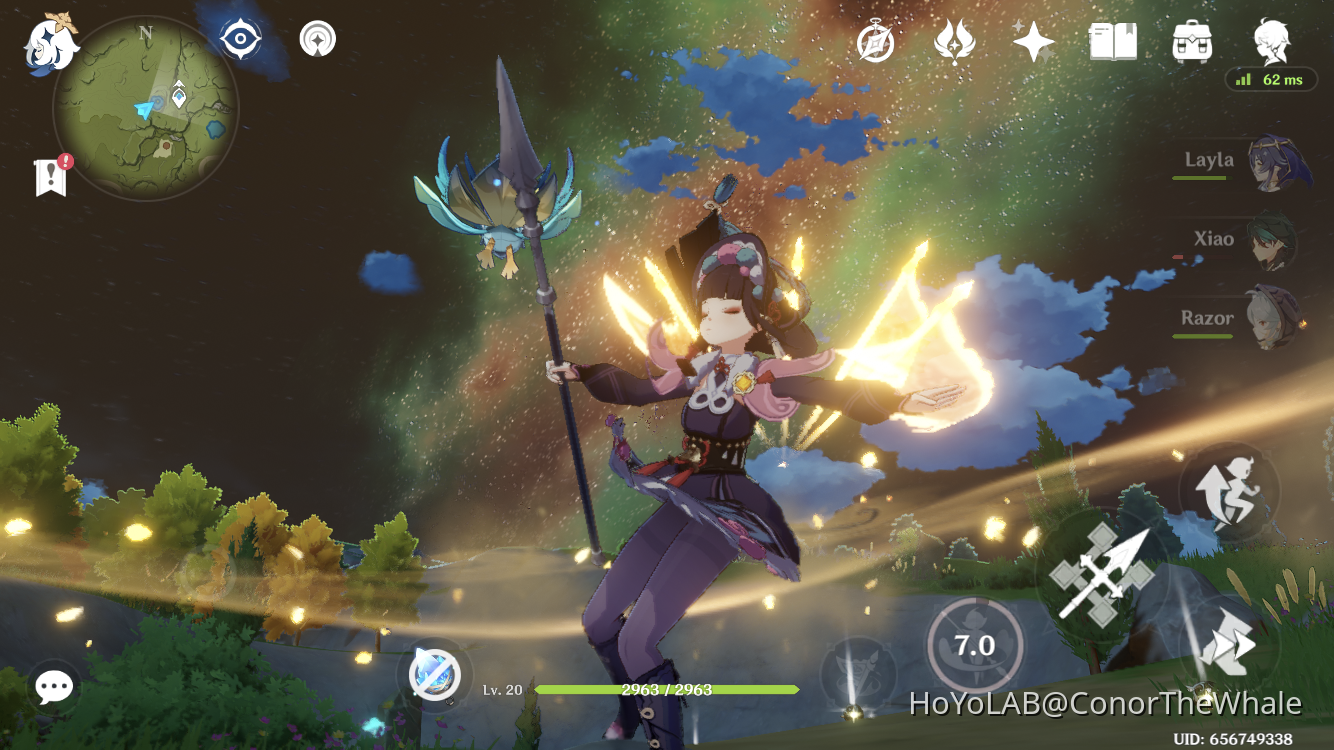
Task: Tap the guide tracker beside the compass
Action: click(316, 38)
